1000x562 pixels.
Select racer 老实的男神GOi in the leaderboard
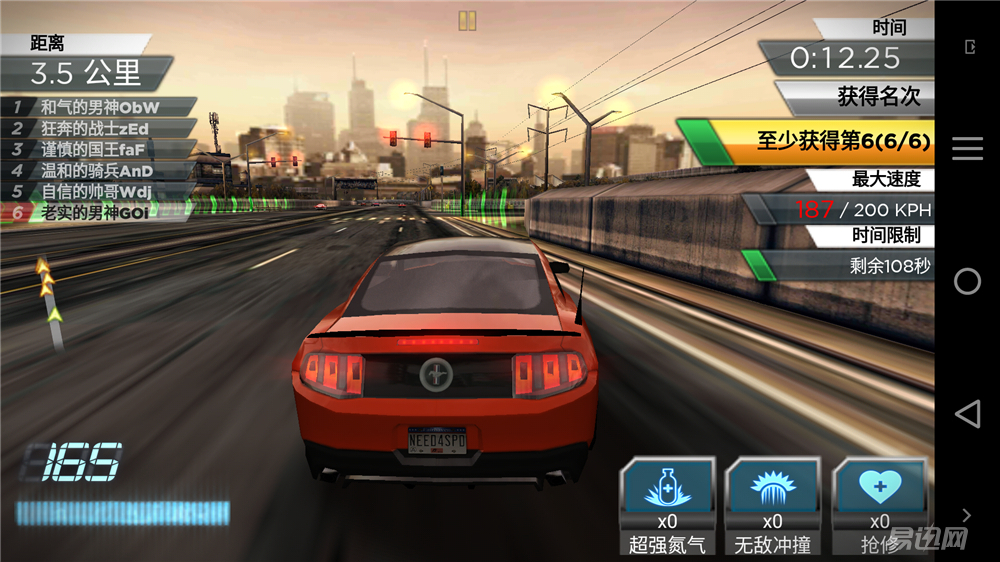(x=98, y=212)
